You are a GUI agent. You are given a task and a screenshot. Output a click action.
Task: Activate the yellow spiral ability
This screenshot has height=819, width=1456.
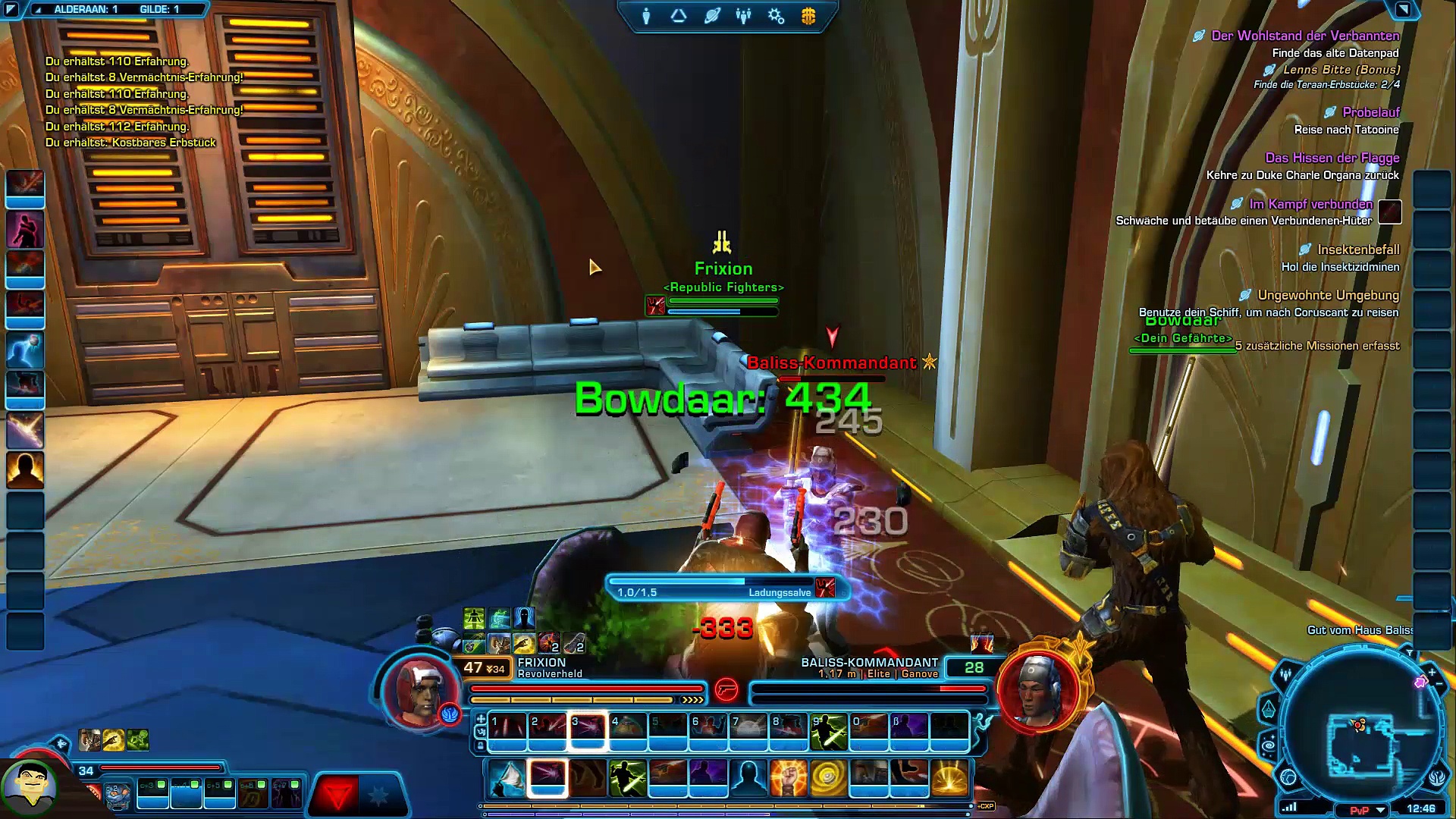828,778
